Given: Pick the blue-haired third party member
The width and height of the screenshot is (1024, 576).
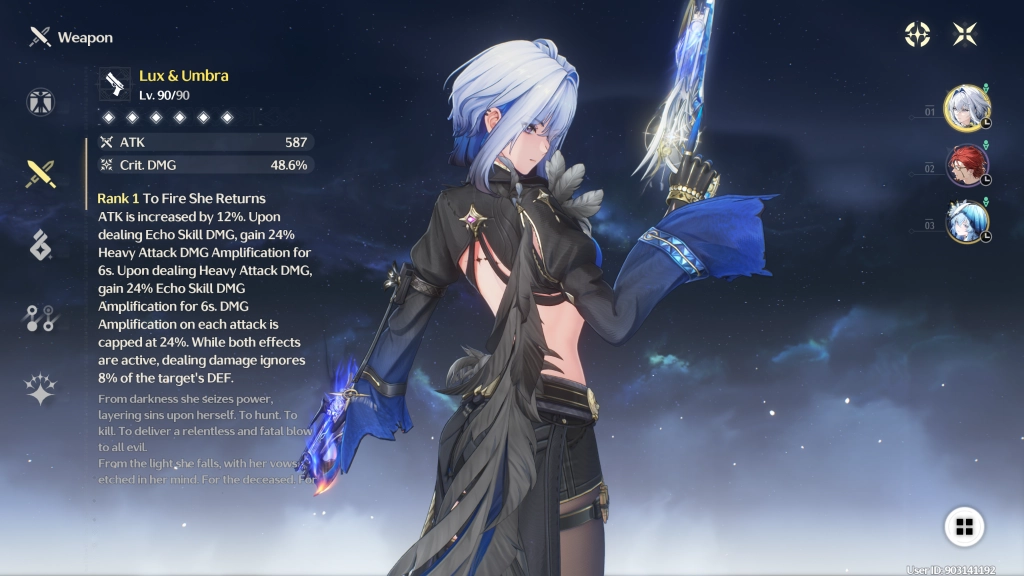Looking at the screenshot, I should (967, 222).
